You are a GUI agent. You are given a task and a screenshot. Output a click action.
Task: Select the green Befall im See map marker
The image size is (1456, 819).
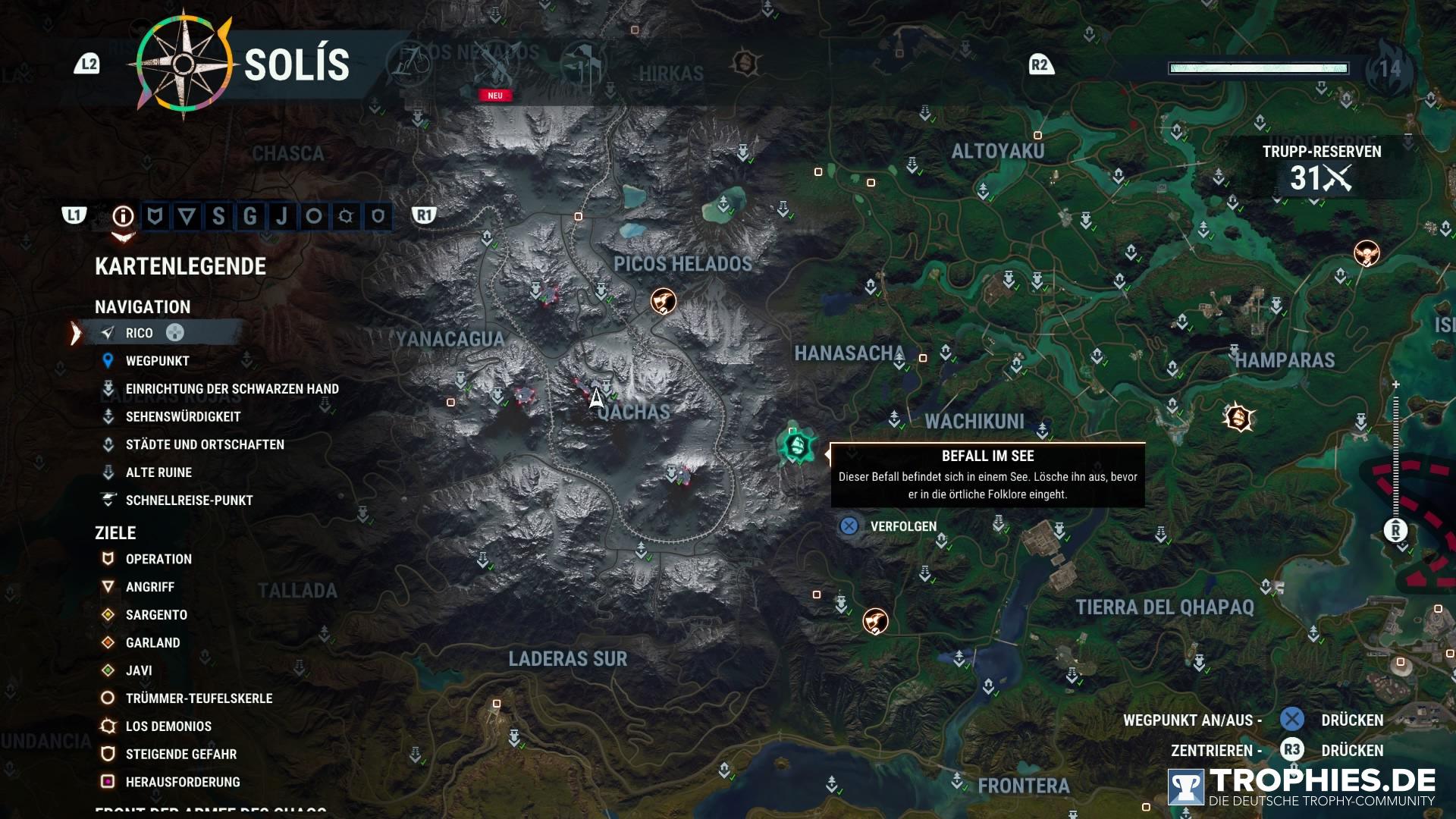coord(796,445)
